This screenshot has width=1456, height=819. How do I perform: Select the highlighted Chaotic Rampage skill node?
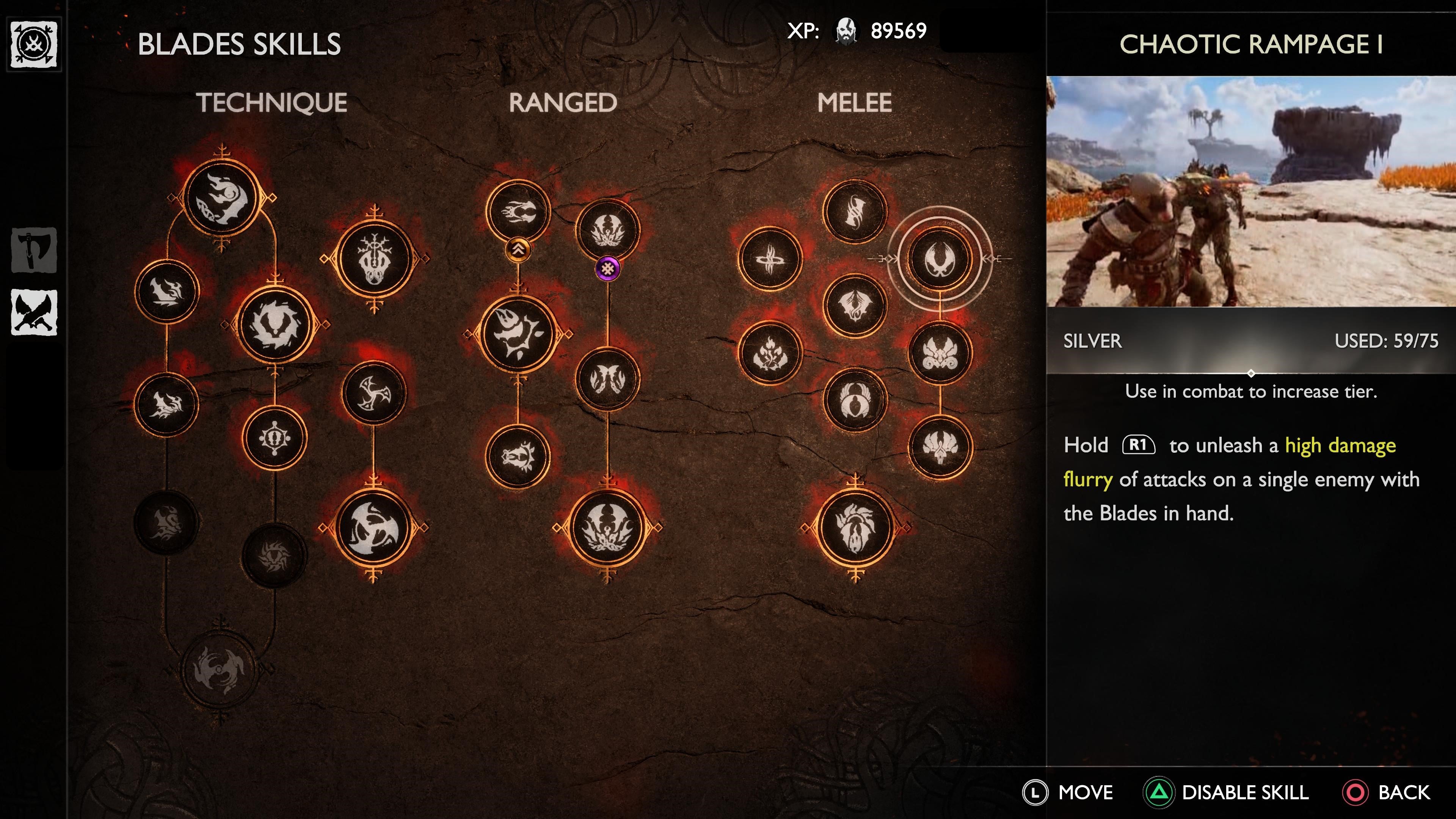939,259
